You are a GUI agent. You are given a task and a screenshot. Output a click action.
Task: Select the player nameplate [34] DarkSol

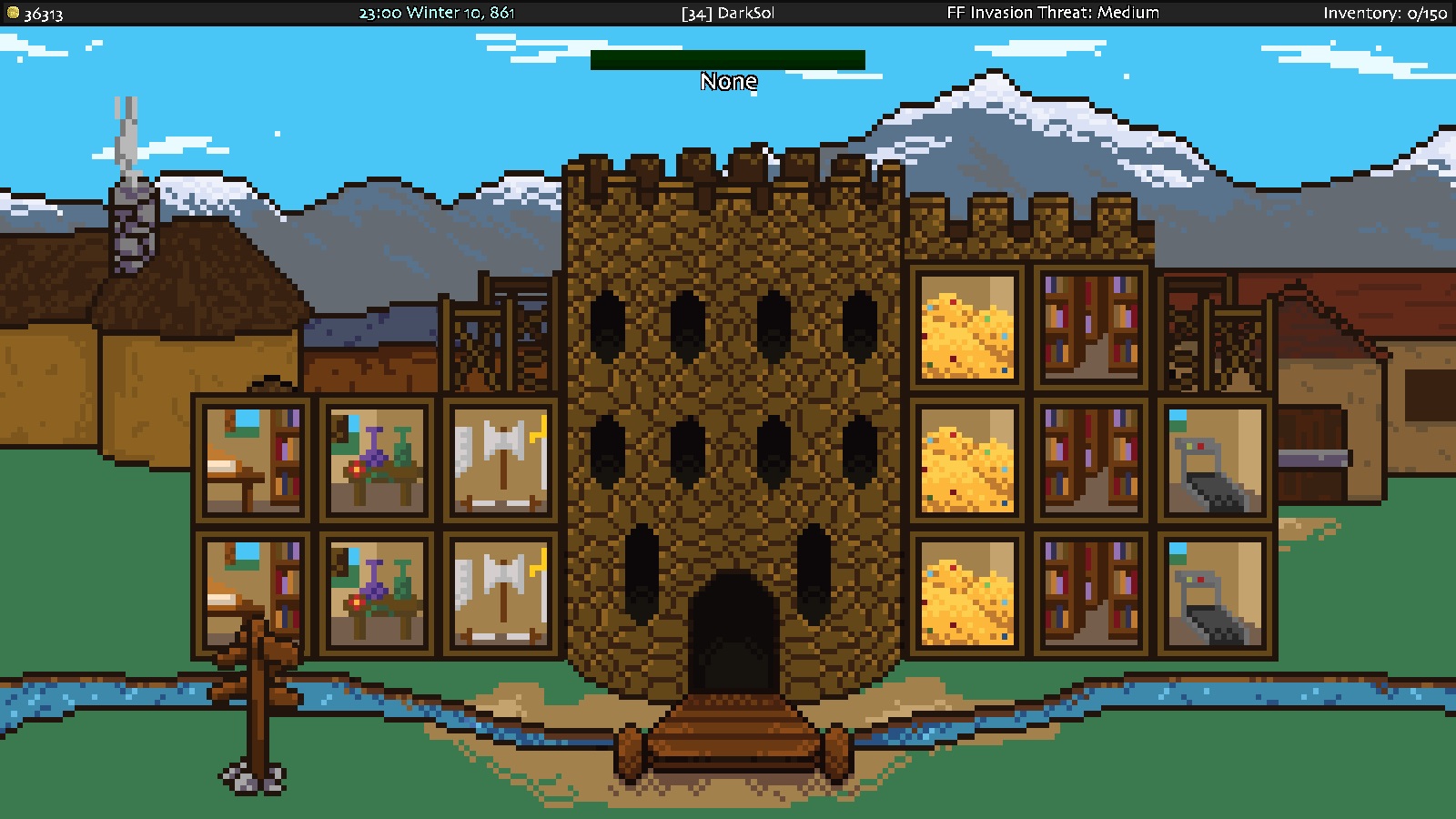pyautogui.click(x=728, y=13)
